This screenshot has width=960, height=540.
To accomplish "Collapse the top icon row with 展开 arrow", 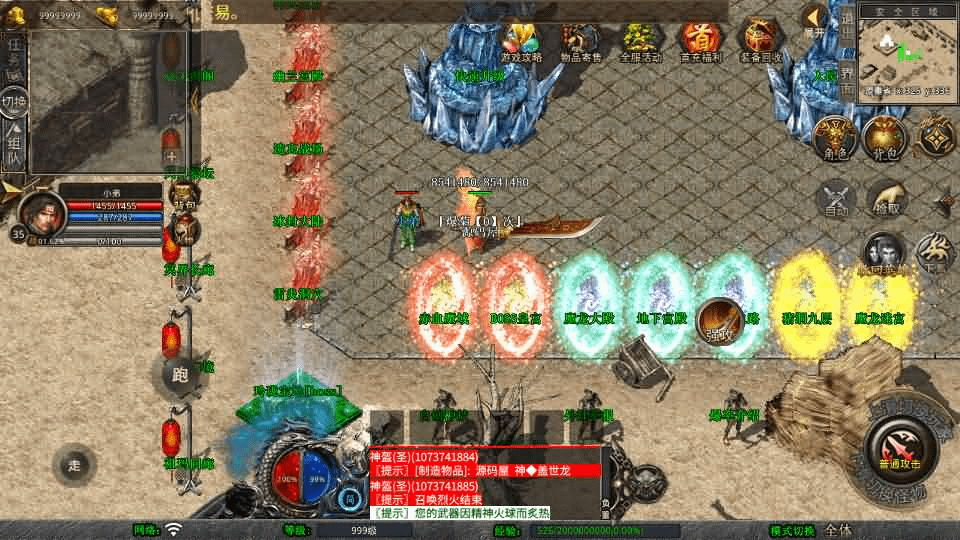I will tap(815, 20).
